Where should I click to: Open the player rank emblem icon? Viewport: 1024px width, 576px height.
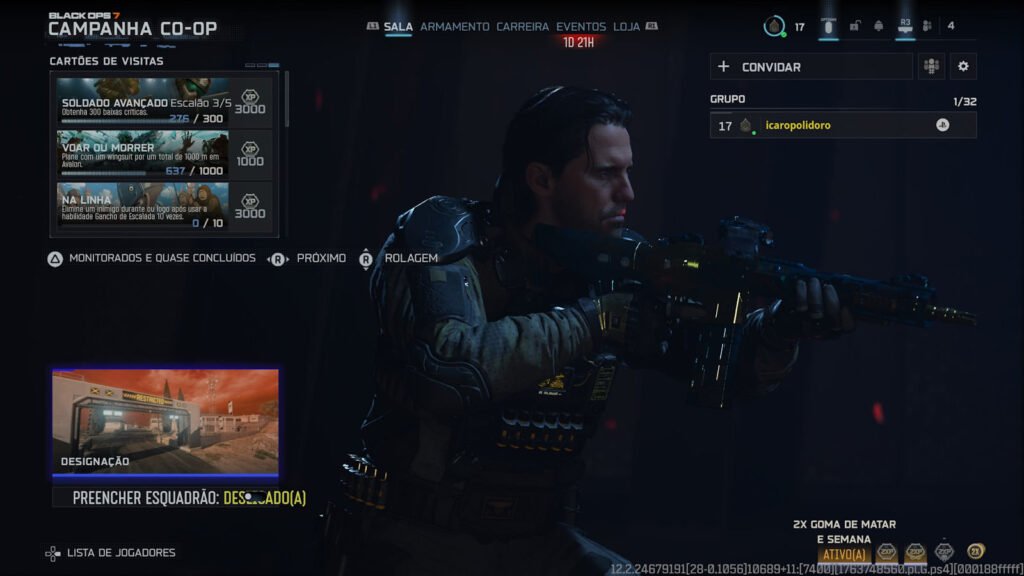pos(774,27)
